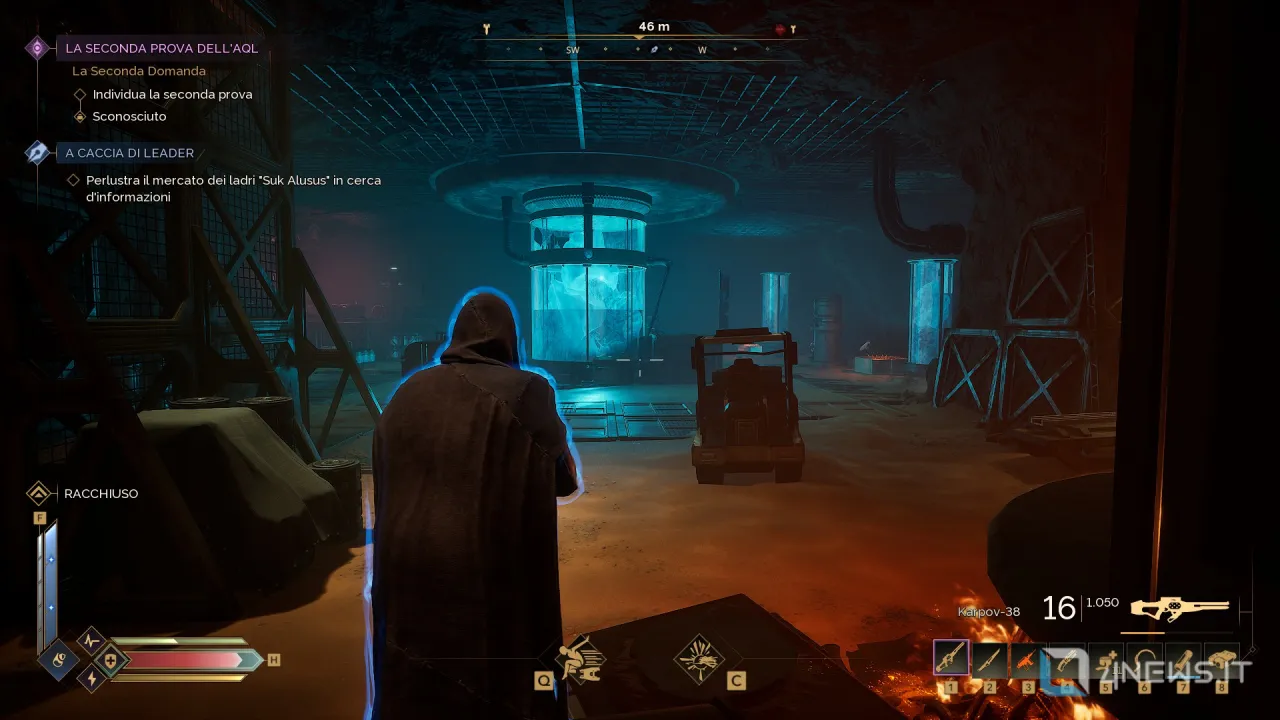Screen dimensions: 1280x720
Task: Equip the binoculars in slot 8
Action: [1222, 657]
